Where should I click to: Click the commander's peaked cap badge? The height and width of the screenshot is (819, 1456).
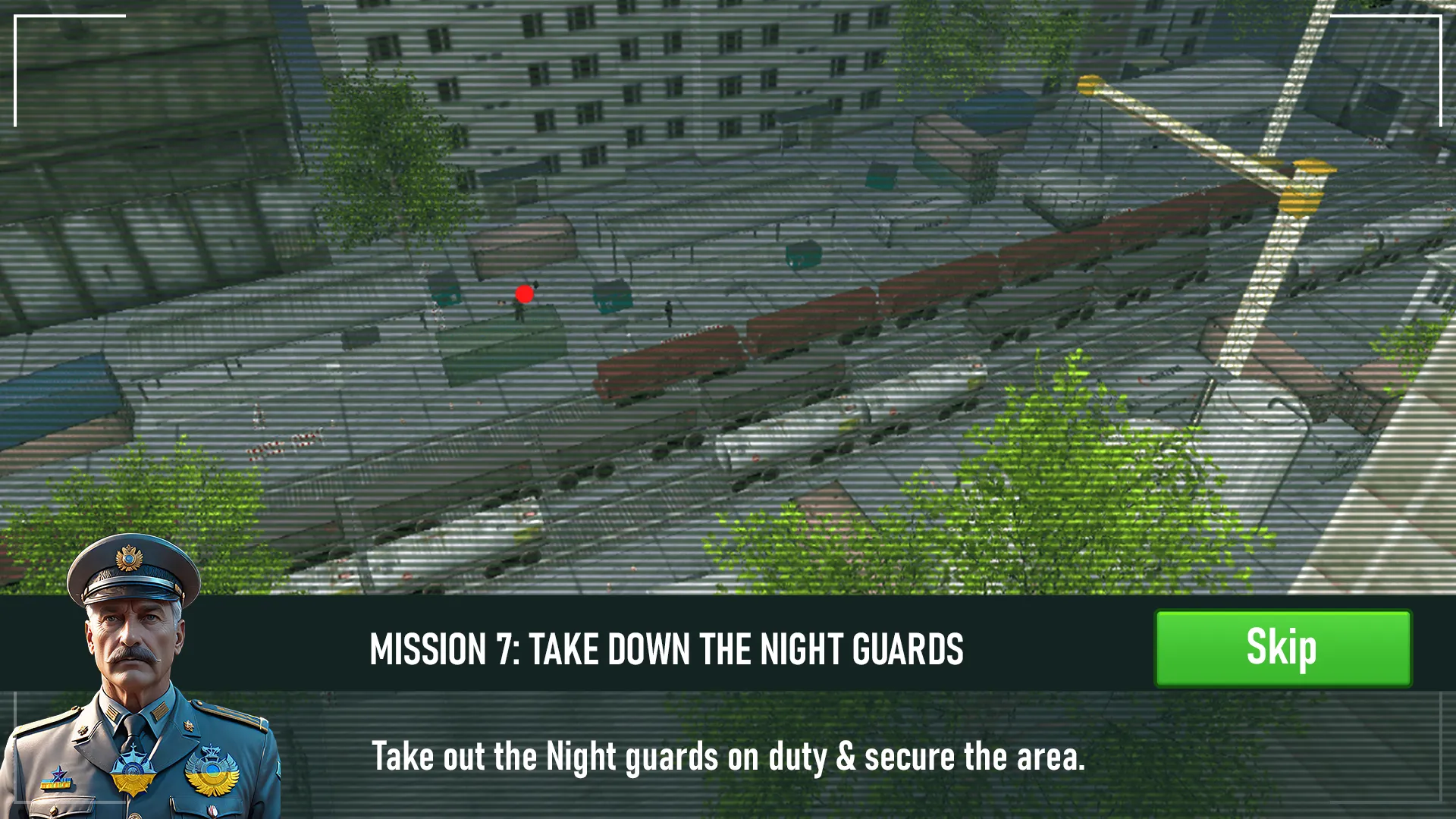tap(128, 557)
